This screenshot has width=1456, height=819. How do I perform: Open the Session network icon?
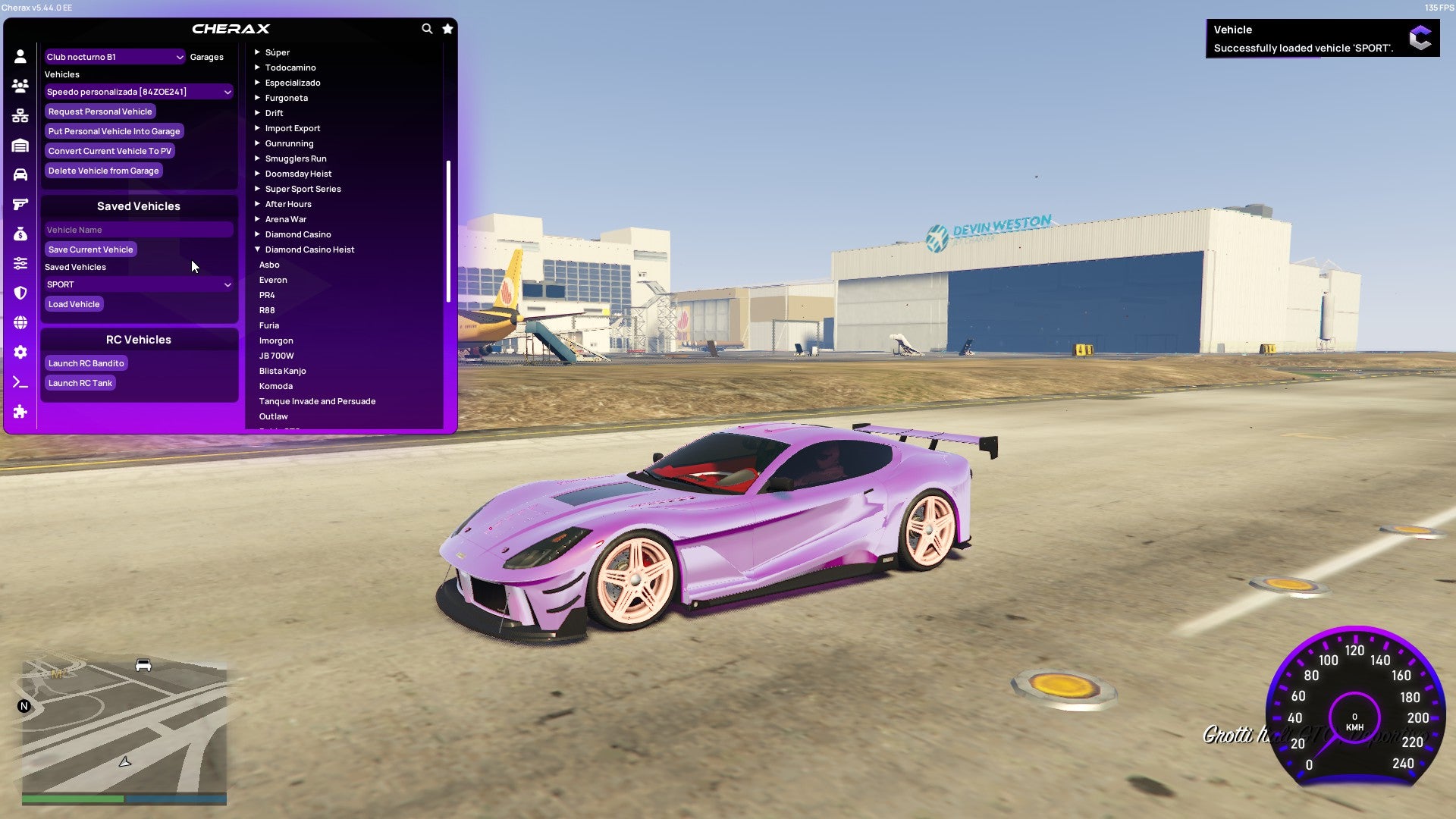point(20,115)
